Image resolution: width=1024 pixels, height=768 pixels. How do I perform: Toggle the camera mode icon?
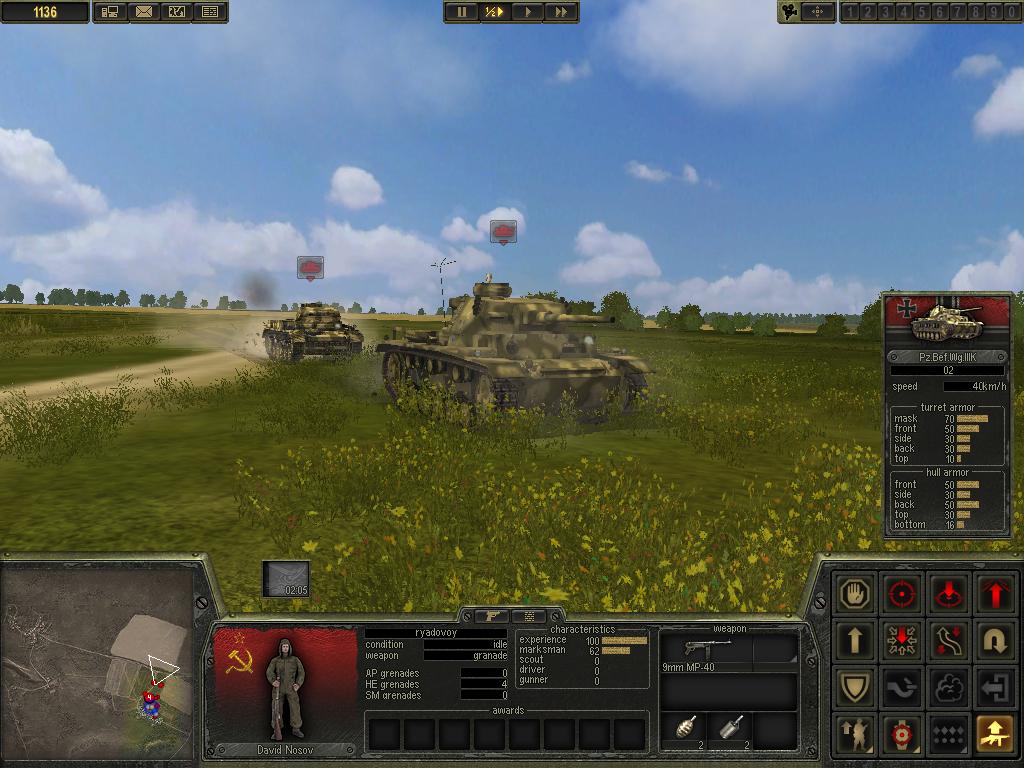[791, 12]
